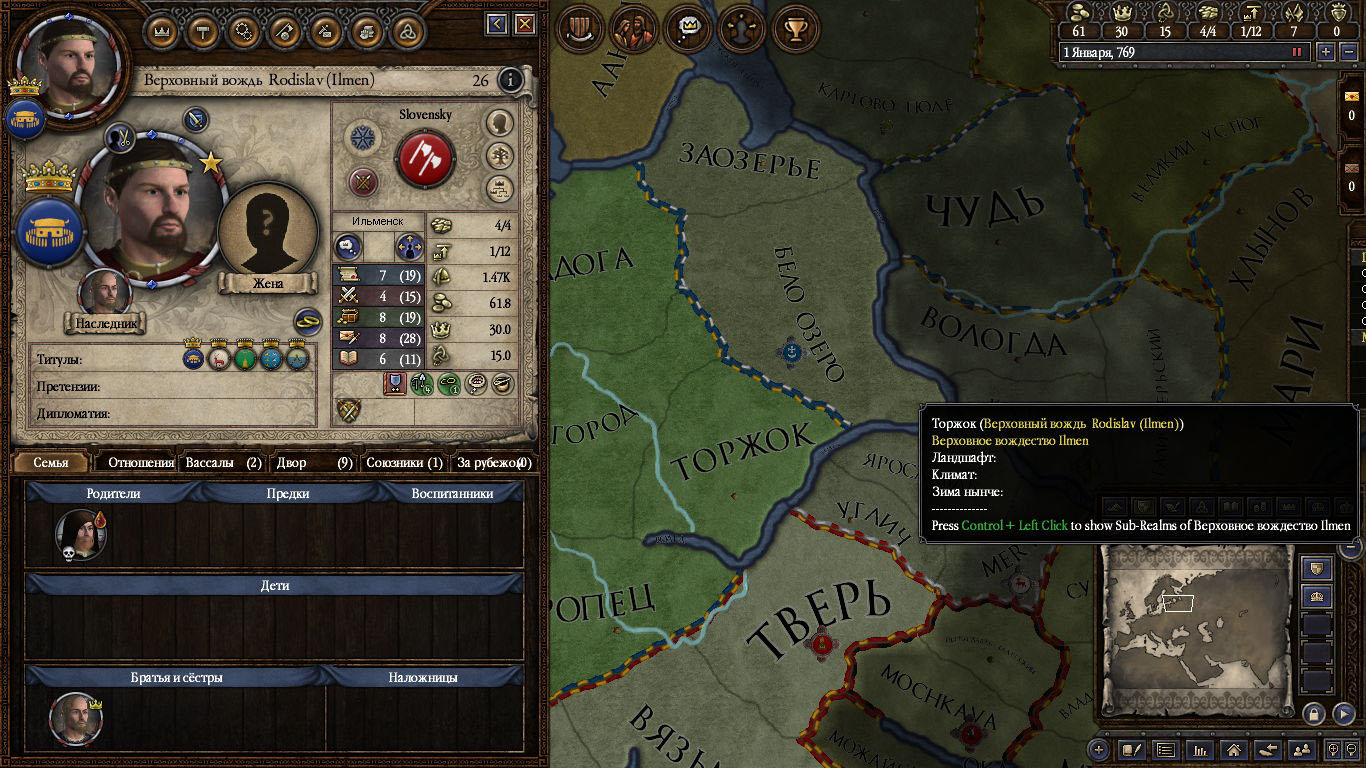Click the unknown wife silhouette portrait
1366x768 pixels.
[x=267, y=232]
